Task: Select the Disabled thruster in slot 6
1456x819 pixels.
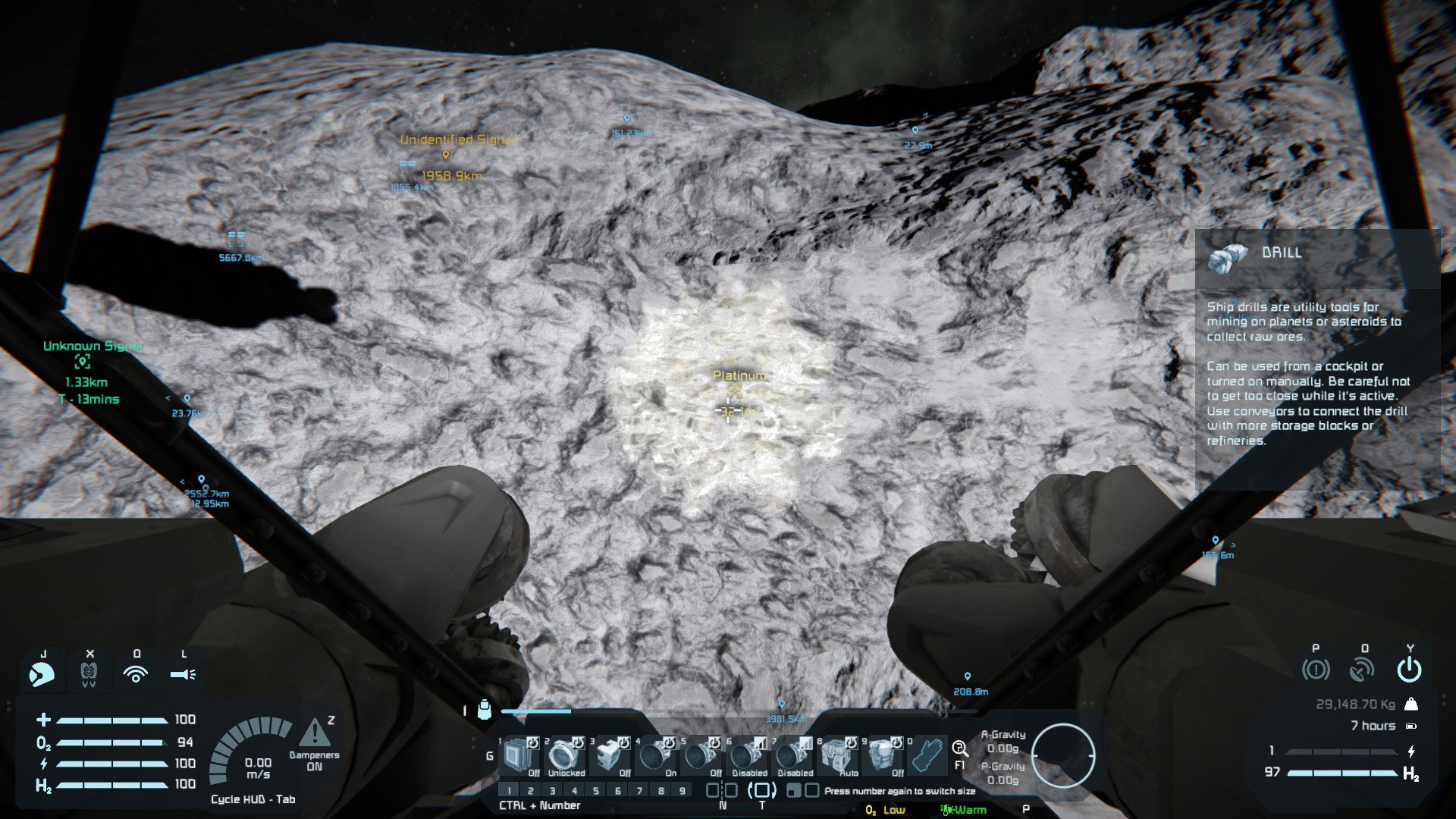Action: point(745,756)
